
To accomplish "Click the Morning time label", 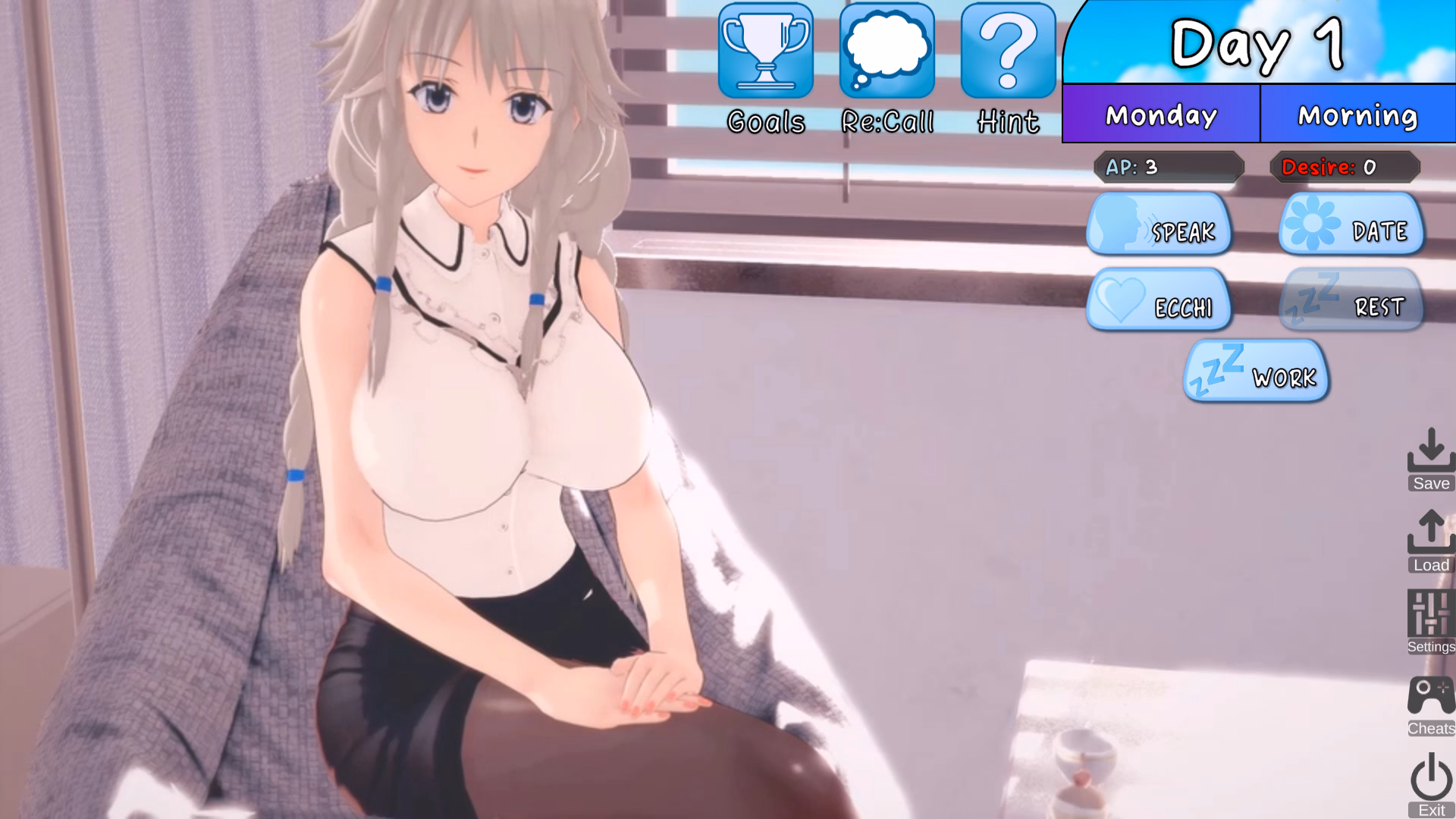I will click(x=1357, y=115).
